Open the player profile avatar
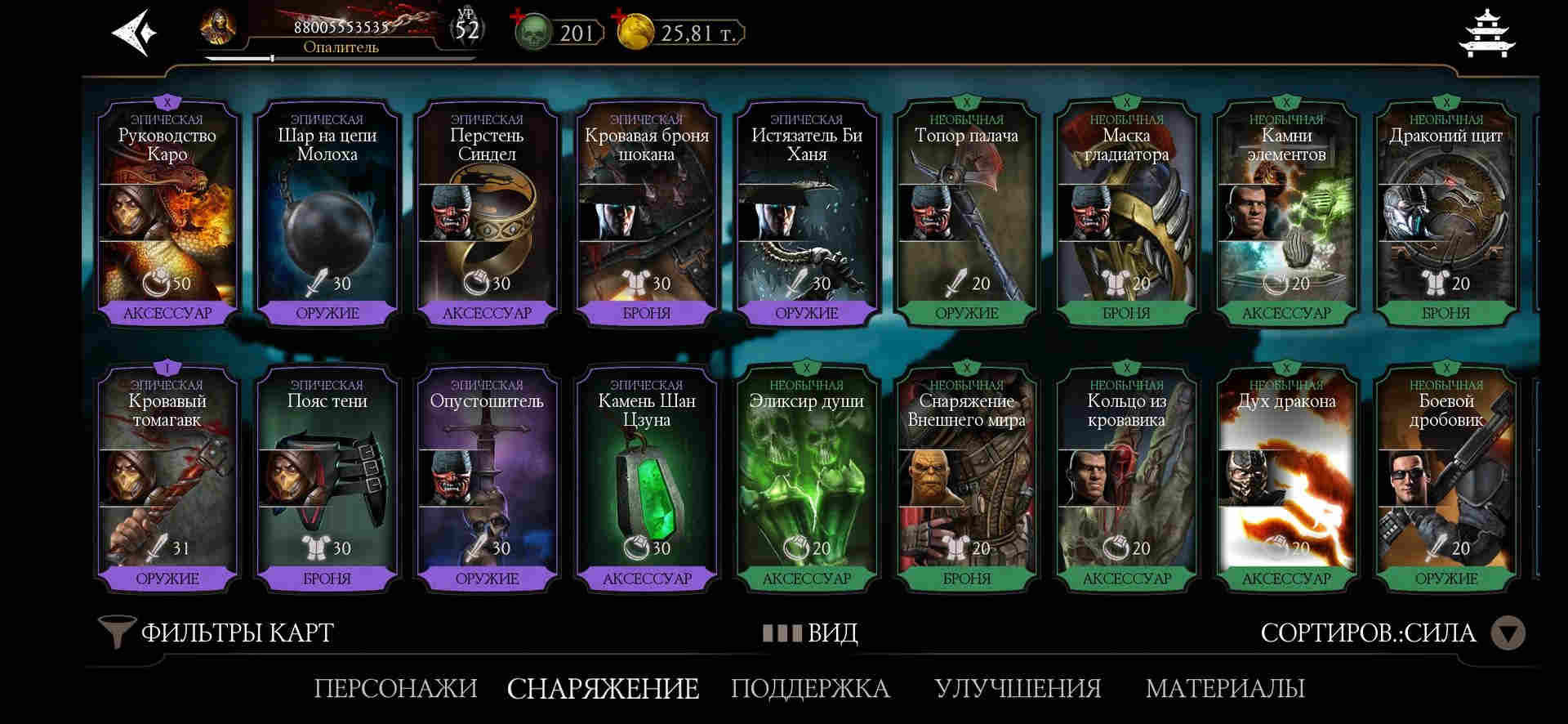 point(218,30)
